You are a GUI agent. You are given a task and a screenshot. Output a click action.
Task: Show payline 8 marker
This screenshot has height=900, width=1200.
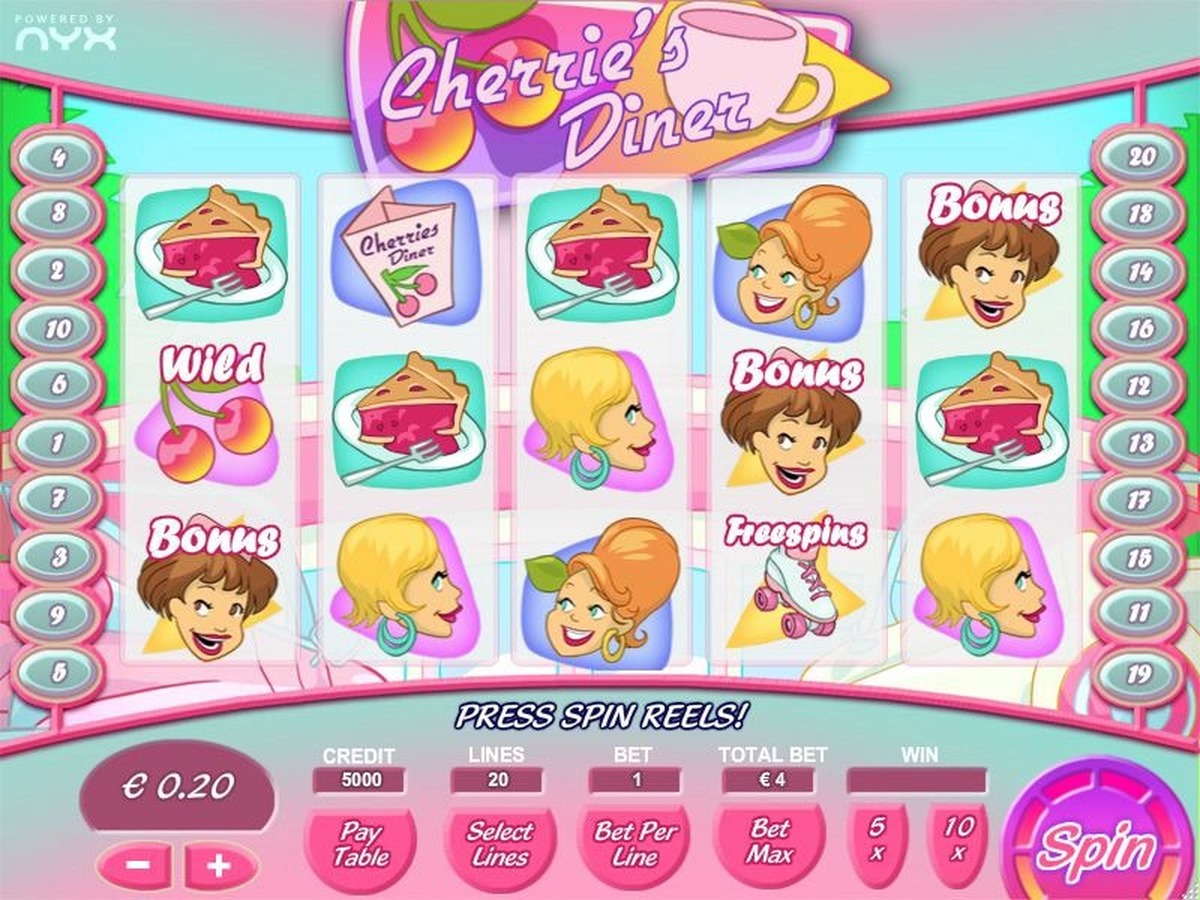[x=58, y=213]
